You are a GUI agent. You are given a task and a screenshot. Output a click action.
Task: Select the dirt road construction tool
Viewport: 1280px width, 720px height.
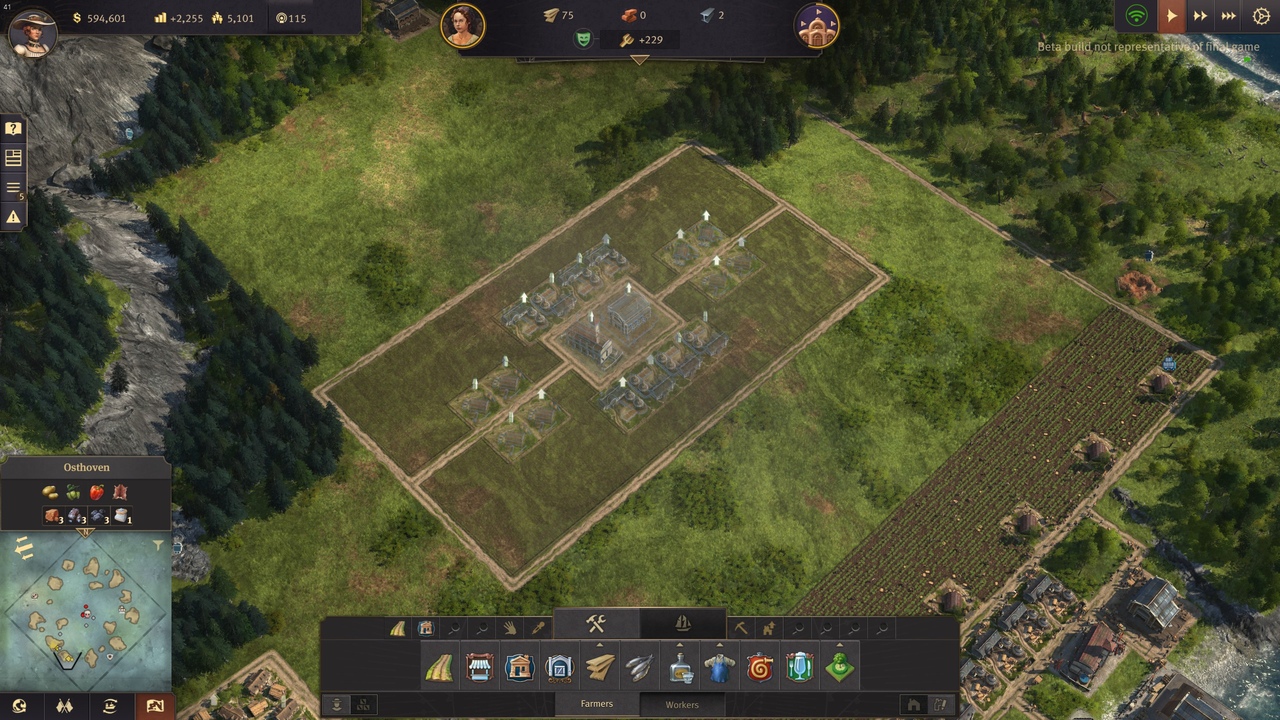coord(442,667)
